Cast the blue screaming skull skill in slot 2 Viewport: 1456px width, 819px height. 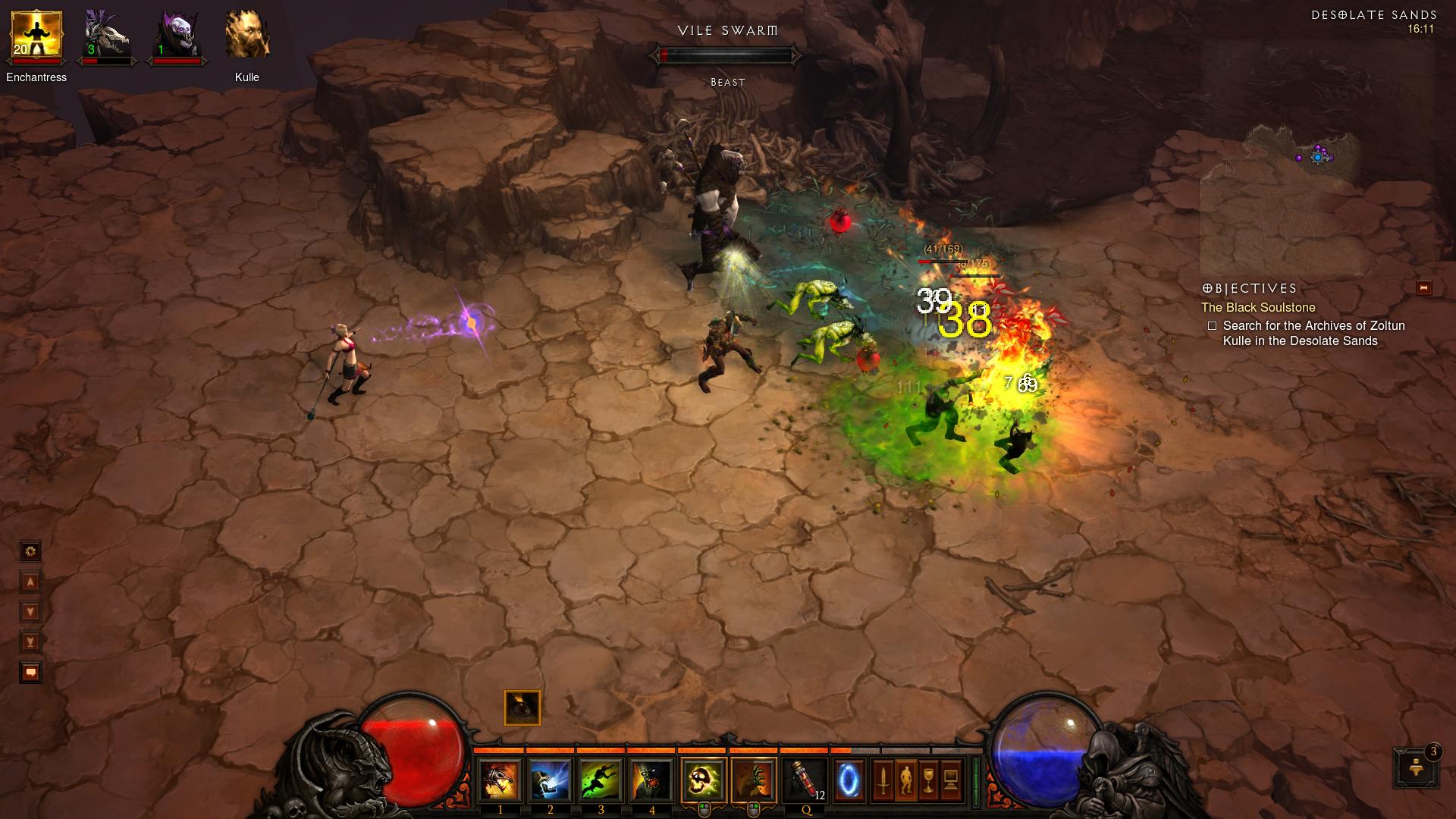tap(551, 780)
